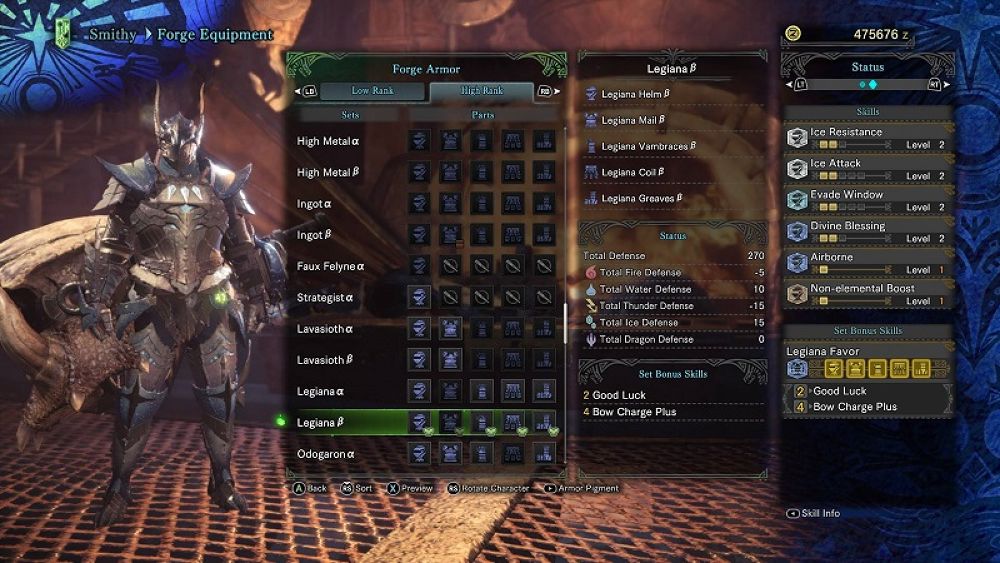Image resolution: width=1000 pixels, height=563 pixels.
Task: Open the Strategist α armor set
Action: [325, 298]
